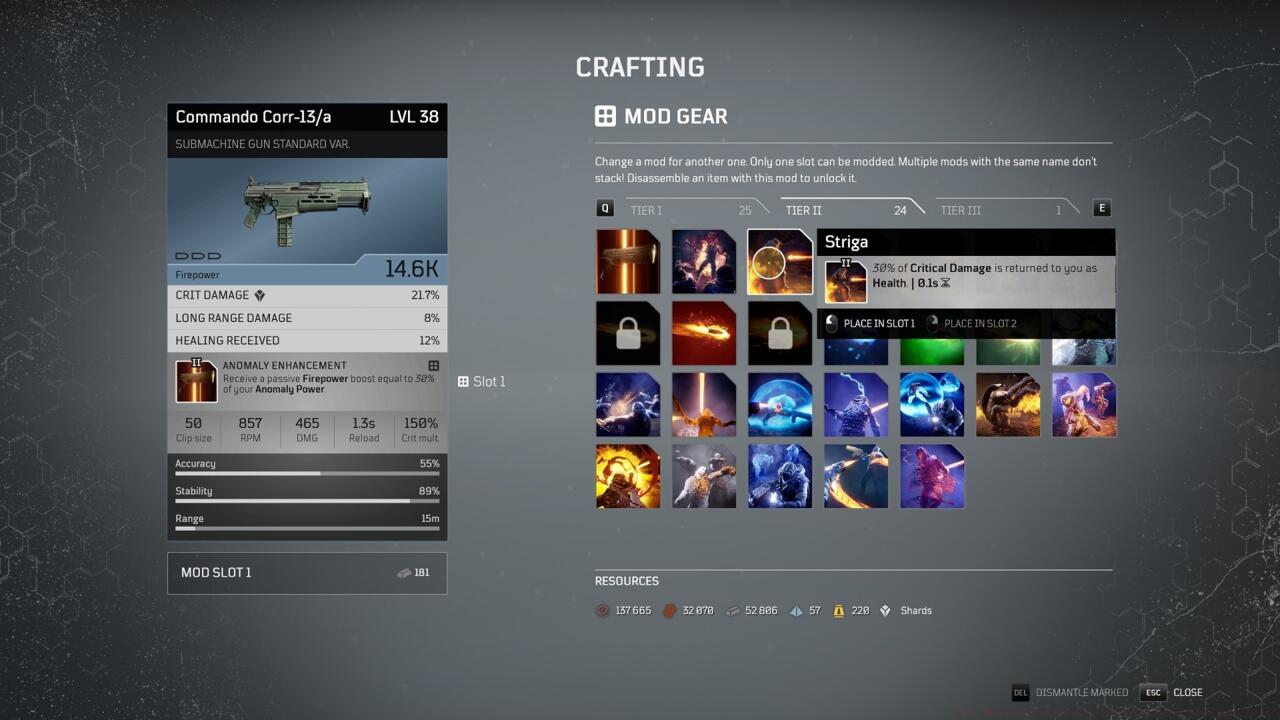
Task: Select the copper weapon mod in the top-left grid
Action: (628, 261)
